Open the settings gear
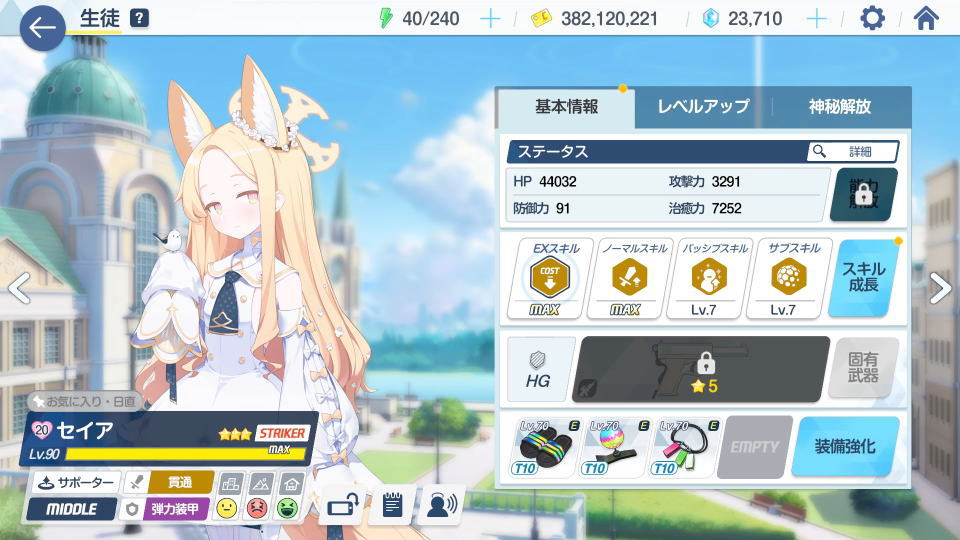The width and height of the screenshot is (960, 540). pos(873,19)
